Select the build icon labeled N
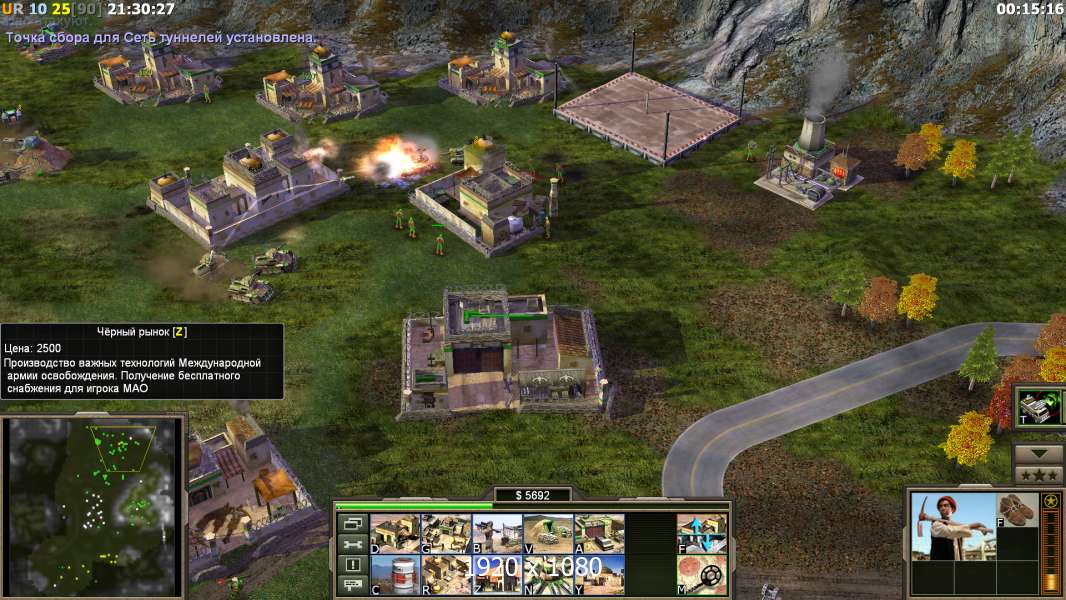Screen dimensions: 1066x600 pos(548,574)
